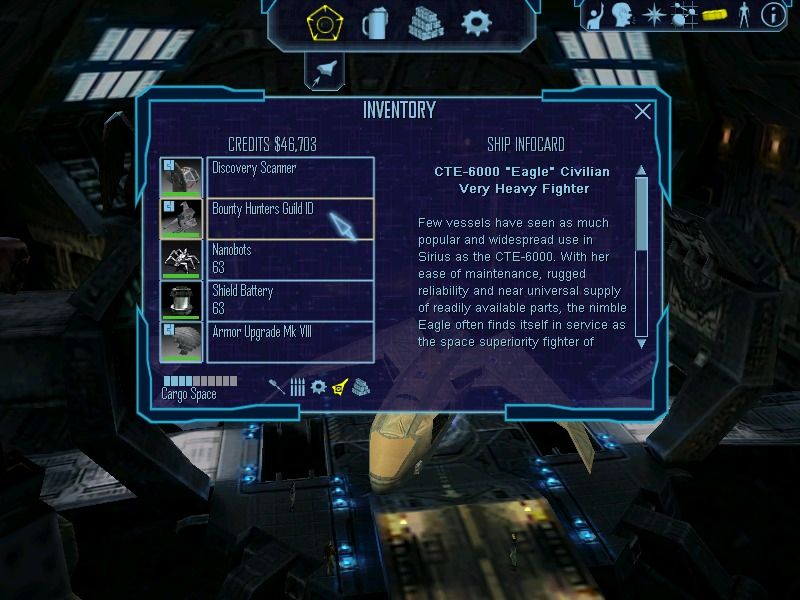This screenshot has height=600, width=800.
Task: Open the current information icon
Action: pos(772,15)
